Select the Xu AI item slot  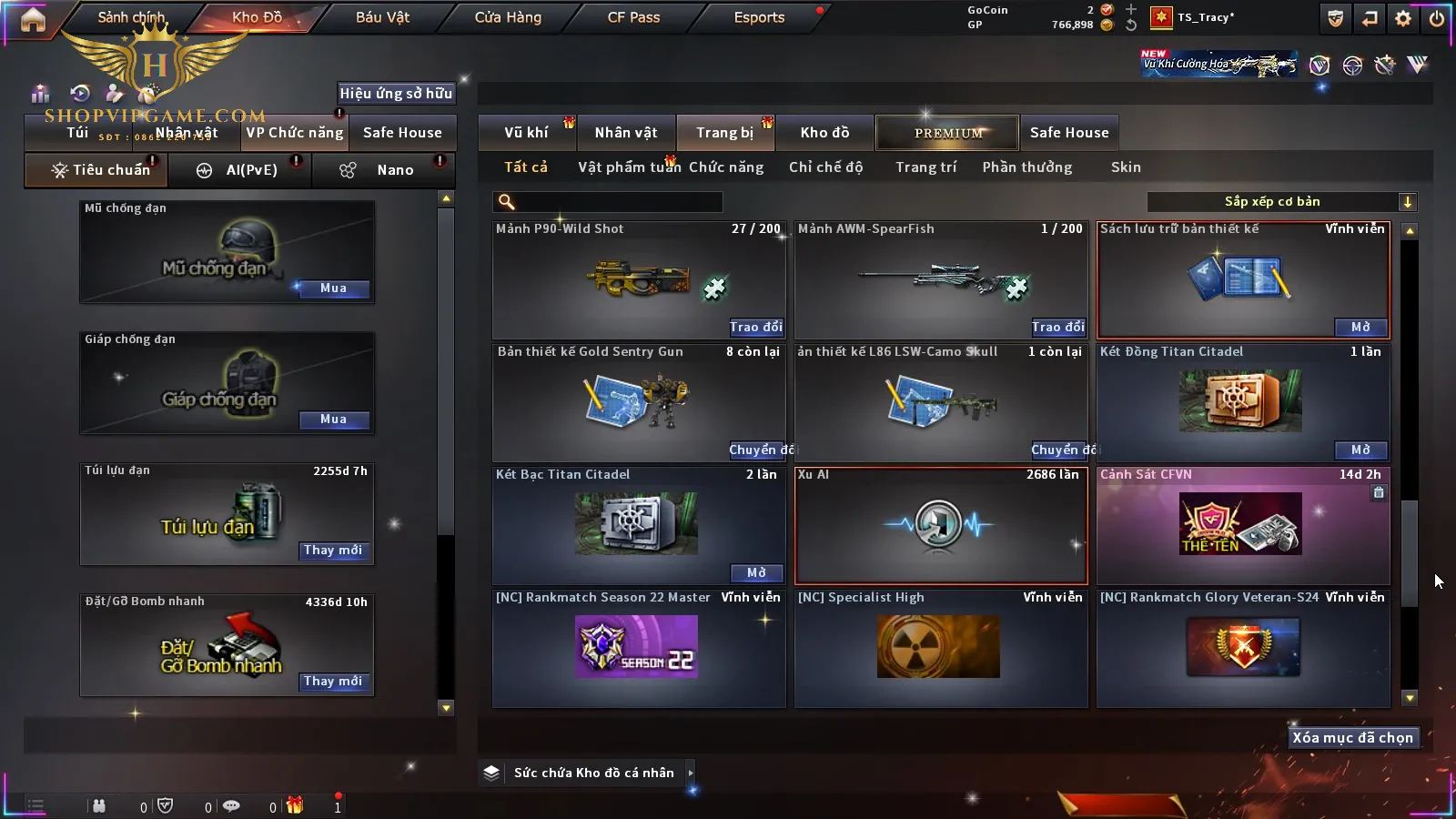(941, 526)
